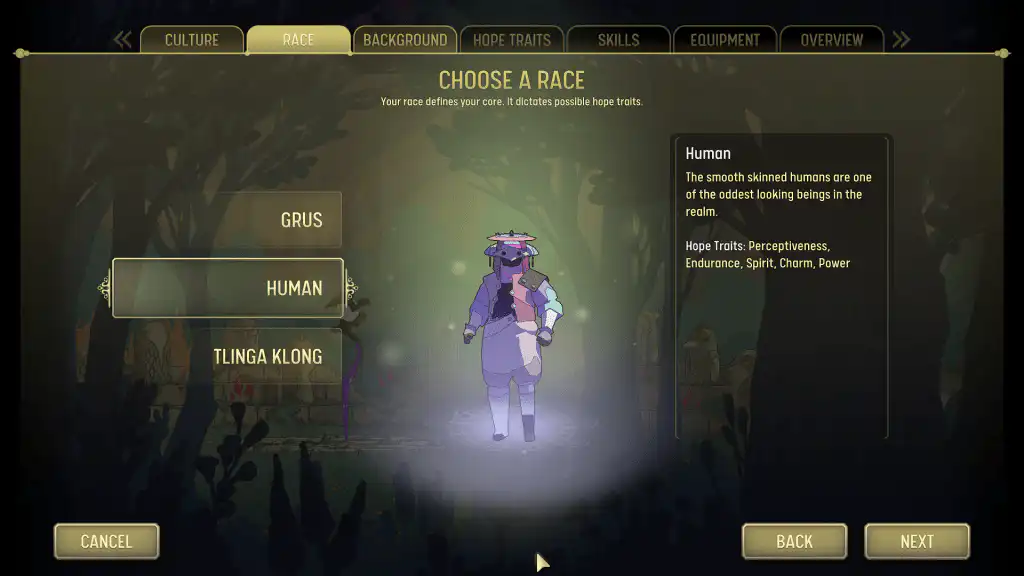Select the Race tab
Screen dimensions: 1024x576
[298, 40]
